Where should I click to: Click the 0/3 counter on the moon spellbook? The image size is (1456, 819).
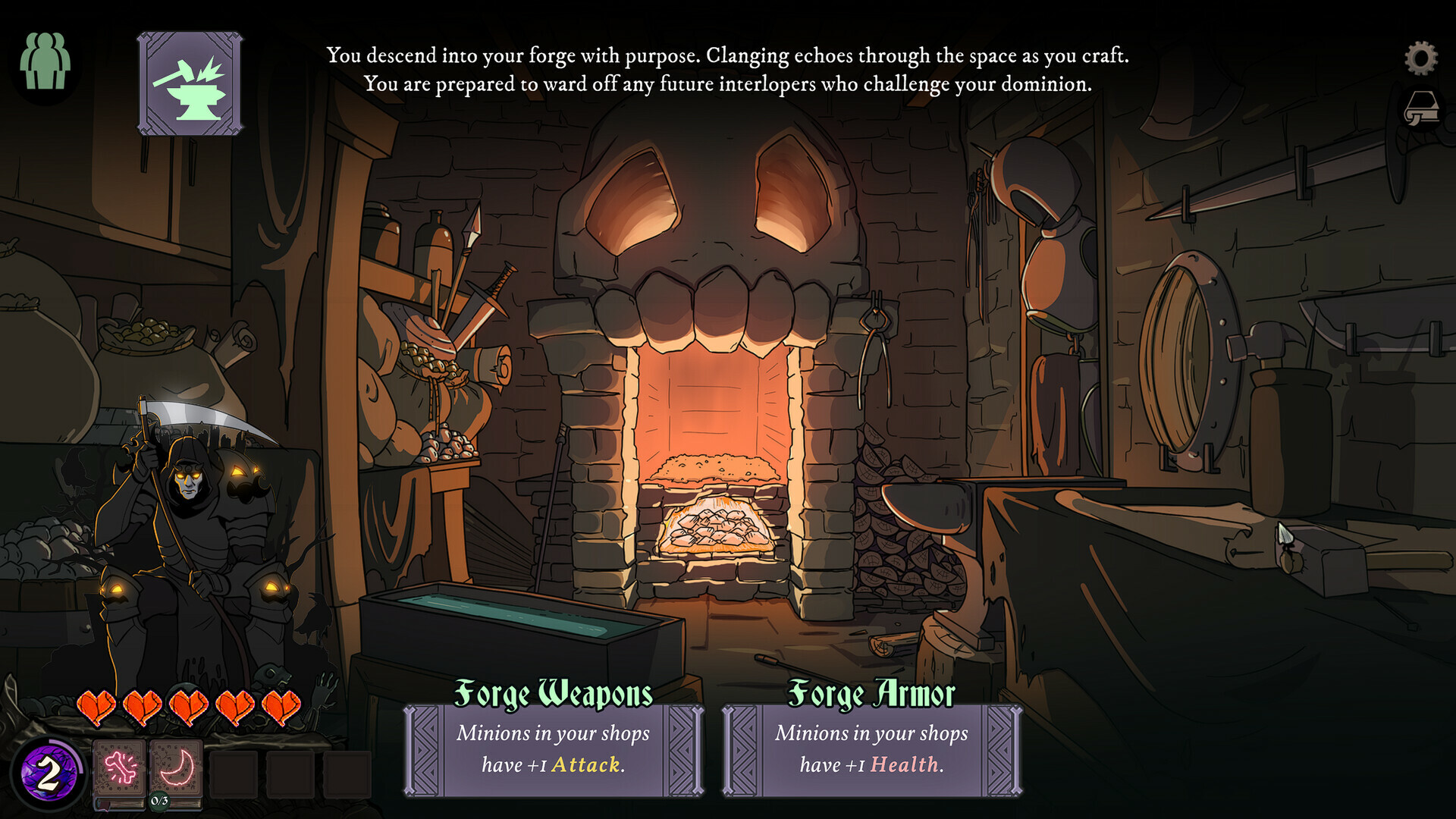tap(158, 801)
